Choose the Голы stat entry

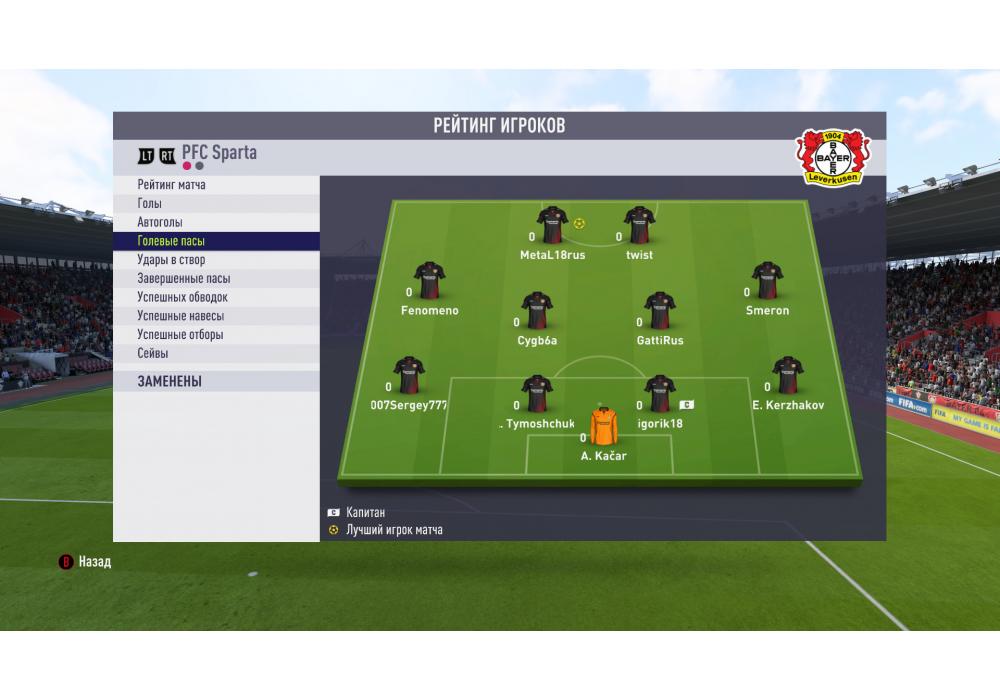click(216, 204)
